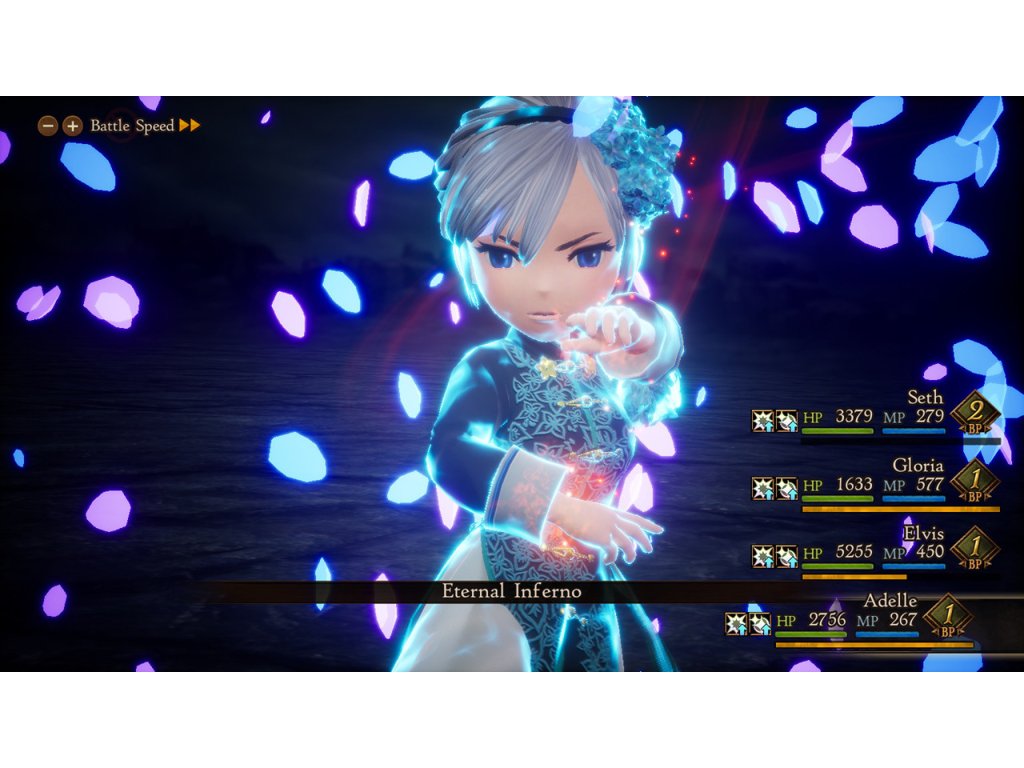Select Elvis's party status row
The width and height of the screenshot is (1024, 768).
(x=875, y=551)
